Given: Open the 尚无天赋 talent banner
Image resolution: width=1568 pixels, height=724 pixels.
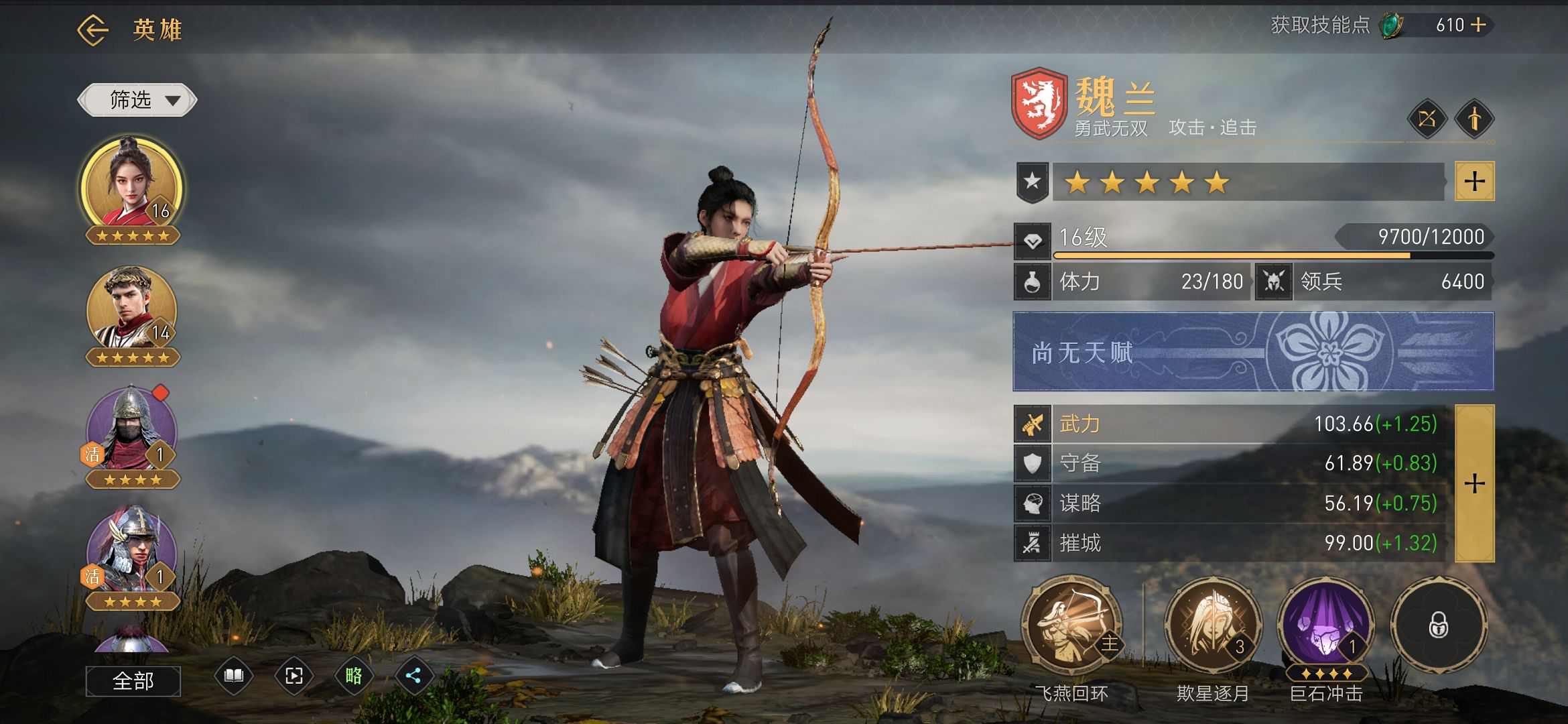Looking at the screenshot, I should point(1253,351).
